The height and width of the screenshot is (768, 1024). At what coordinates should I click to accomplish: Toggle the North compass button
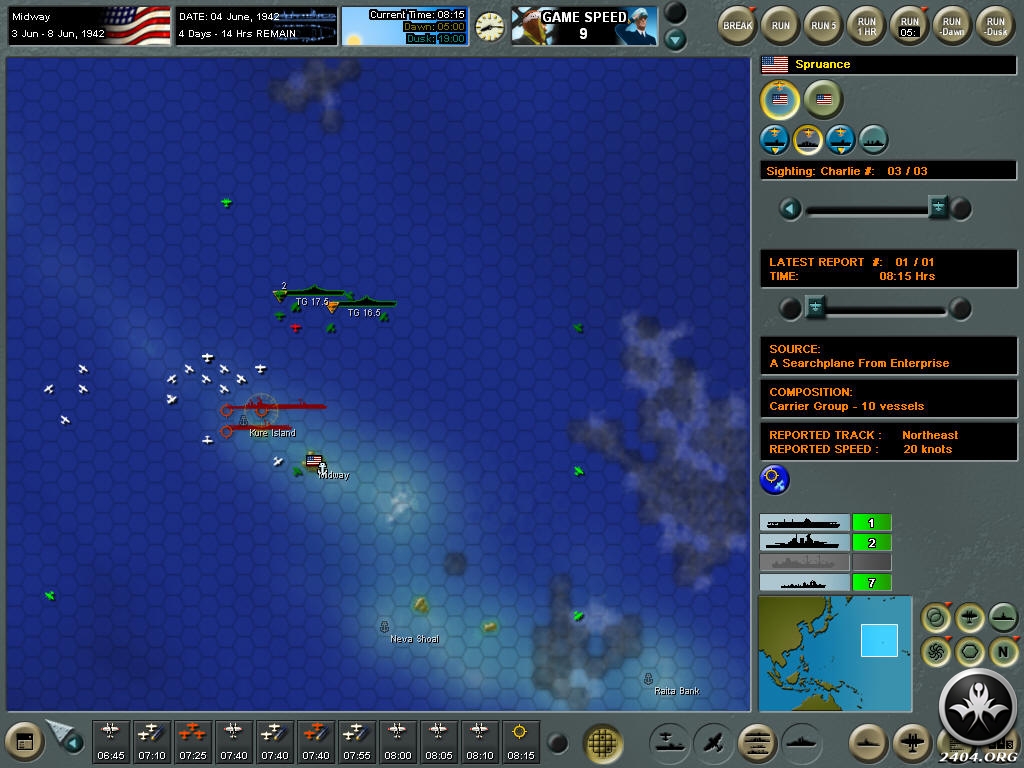pyautogui.click(x=1003, y=652)
